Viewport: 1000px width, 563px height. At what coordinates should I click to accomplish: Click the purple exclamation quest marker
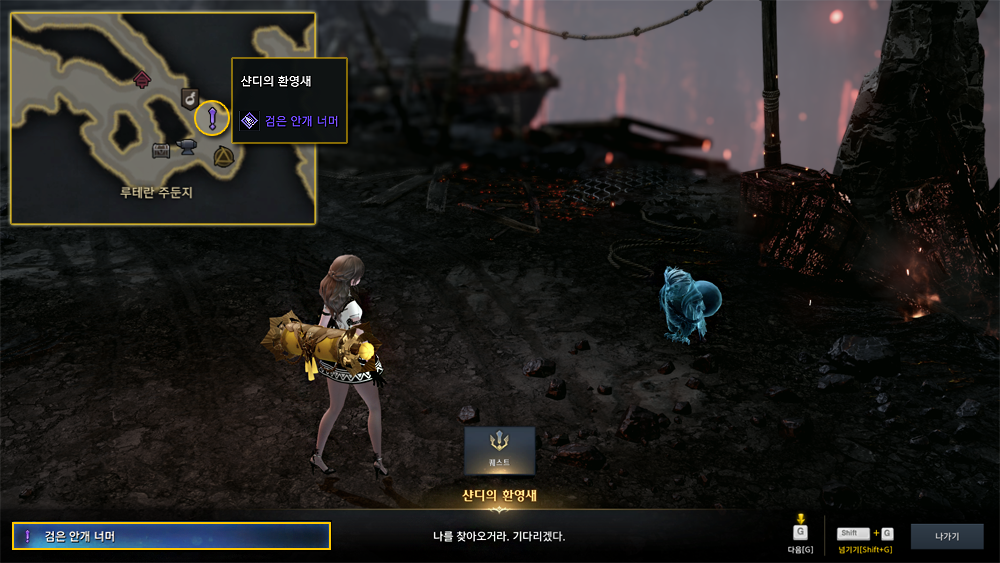(212, 118)
